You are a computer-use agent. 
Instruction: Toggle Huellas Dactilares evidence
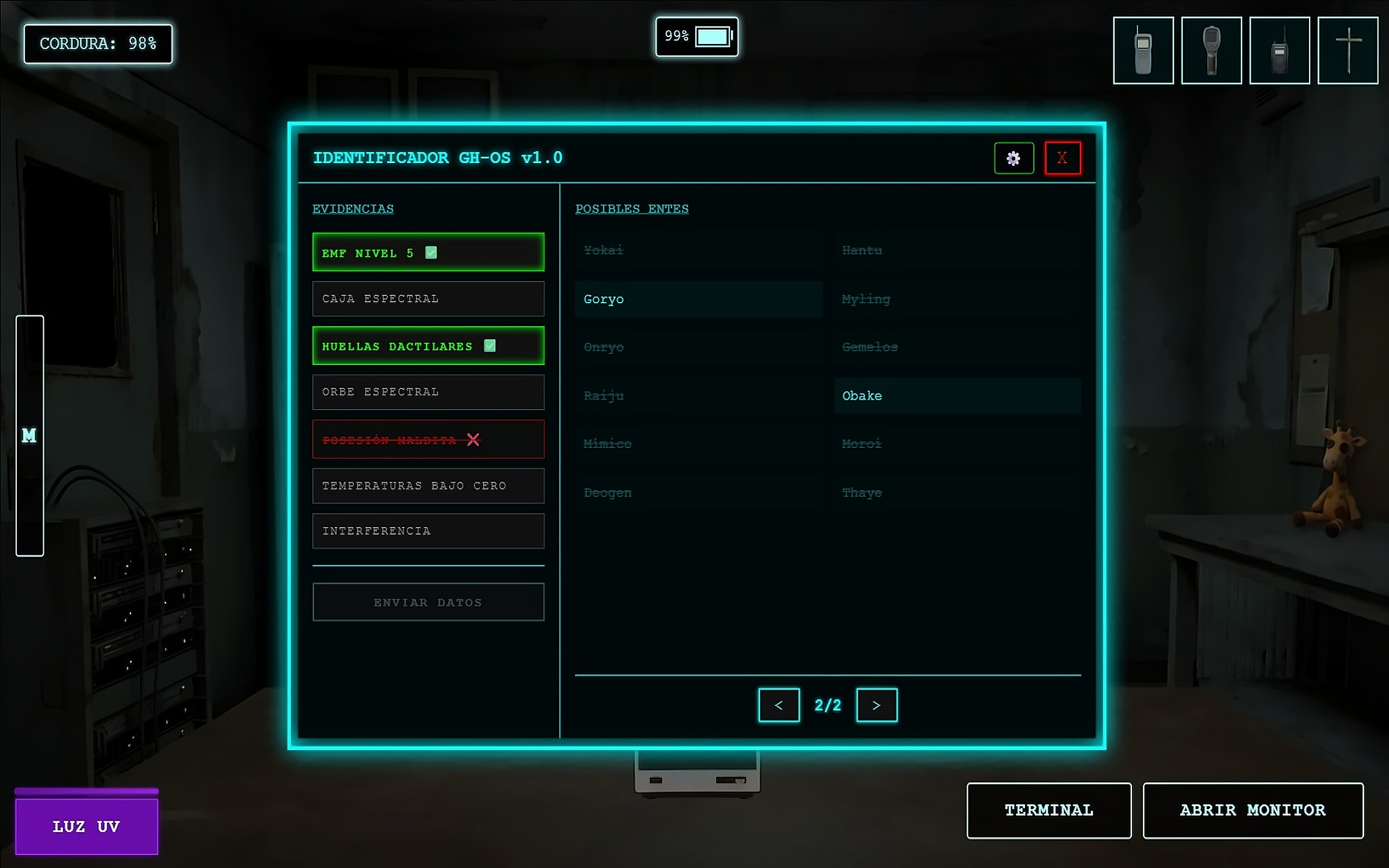tap(428, 346)
